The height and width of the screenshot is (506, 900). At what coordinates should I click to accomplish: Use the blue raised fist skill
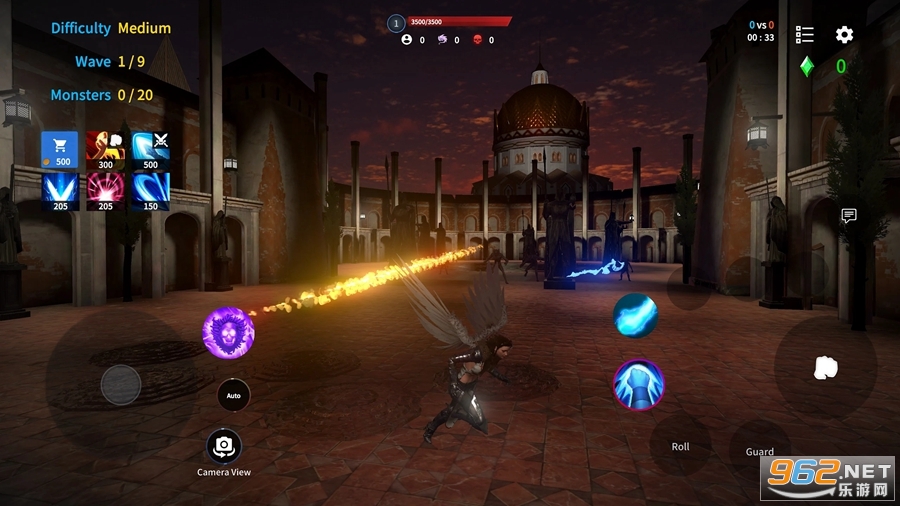(x=638, y=385)
